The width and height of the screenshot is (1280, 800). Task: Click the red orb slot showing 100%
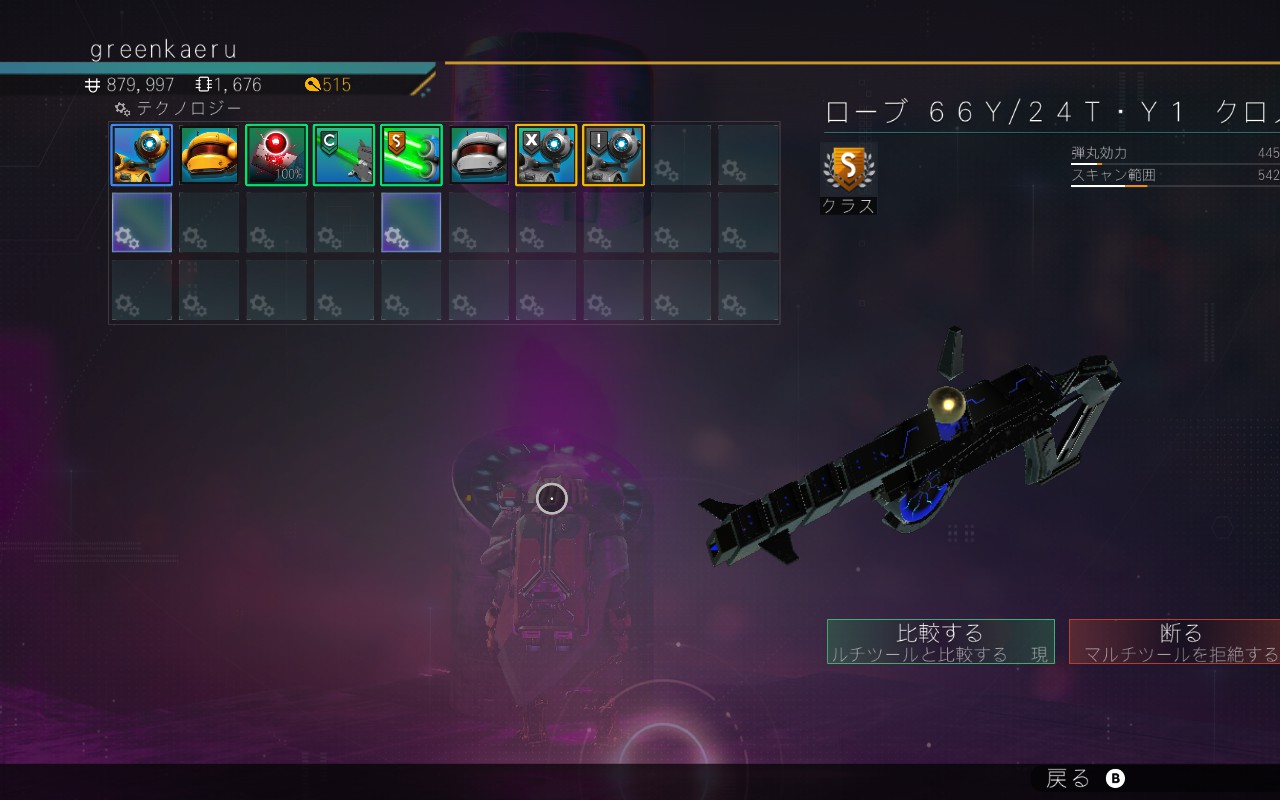[276, 155]
